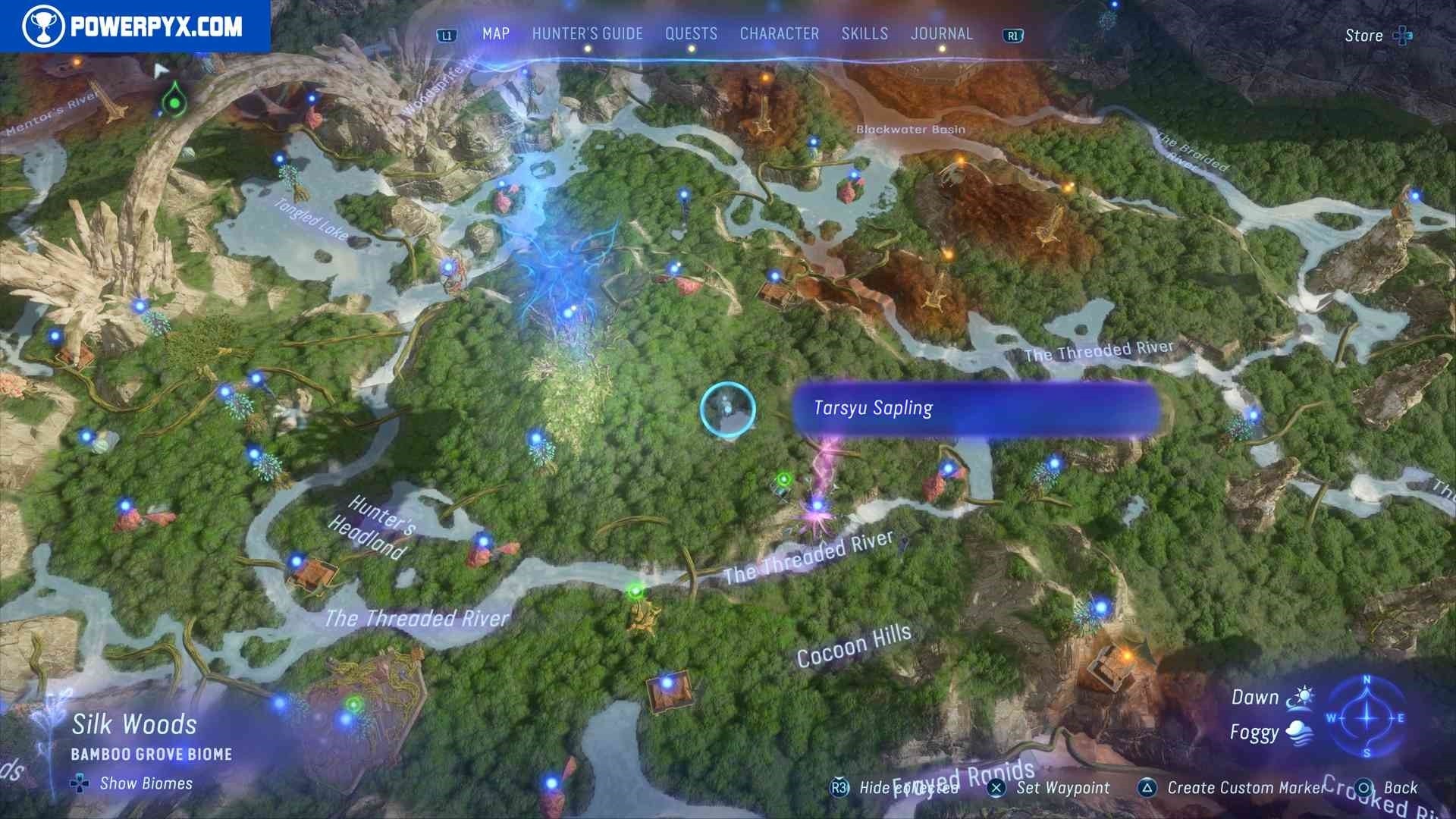Select the green quest marker by Mentor's River
The image size is (1456, 819).
(174, 102)
